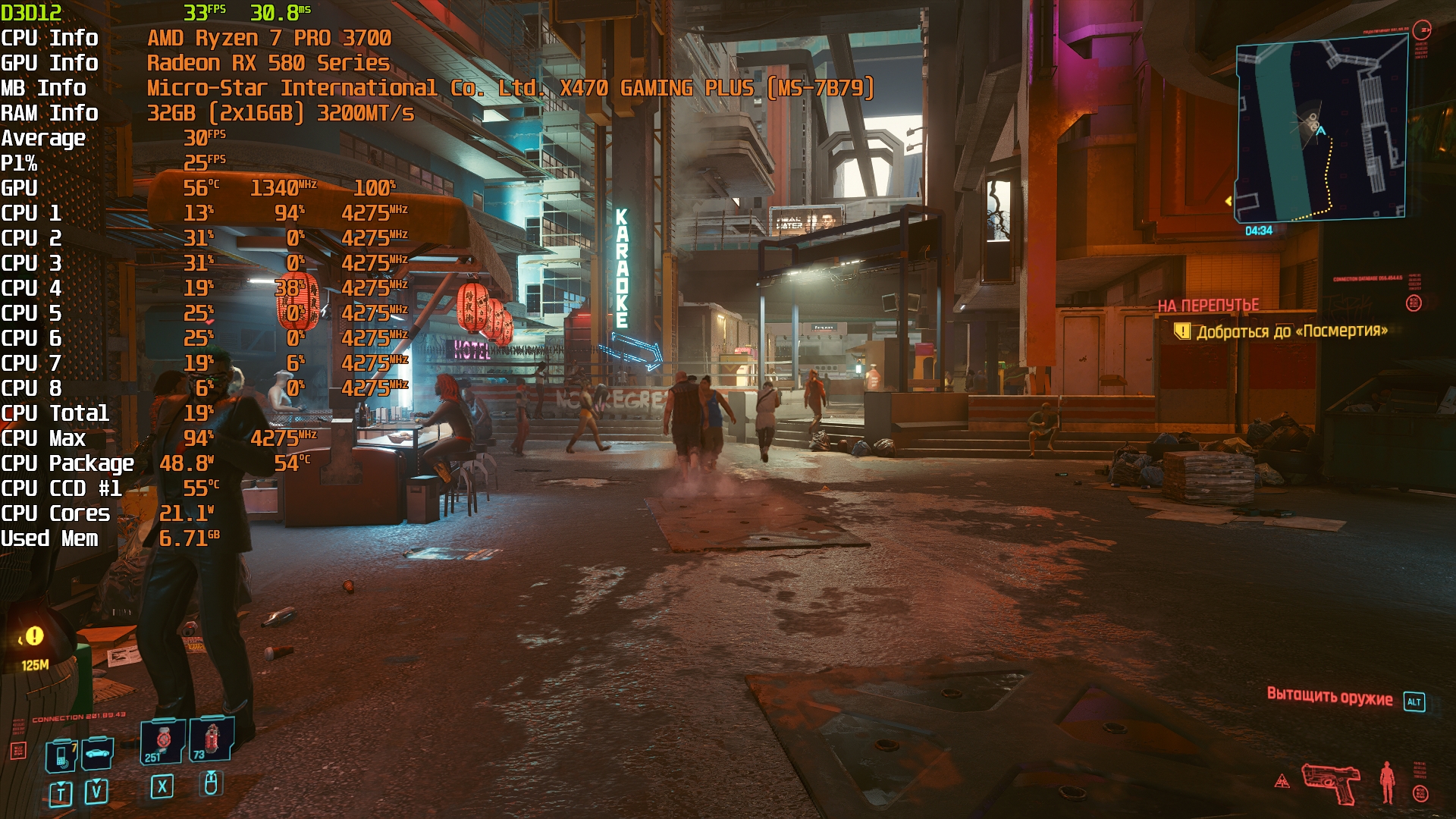Click the red warning triangle icon
1456x819 pixels.
[x=1282, y=780]
